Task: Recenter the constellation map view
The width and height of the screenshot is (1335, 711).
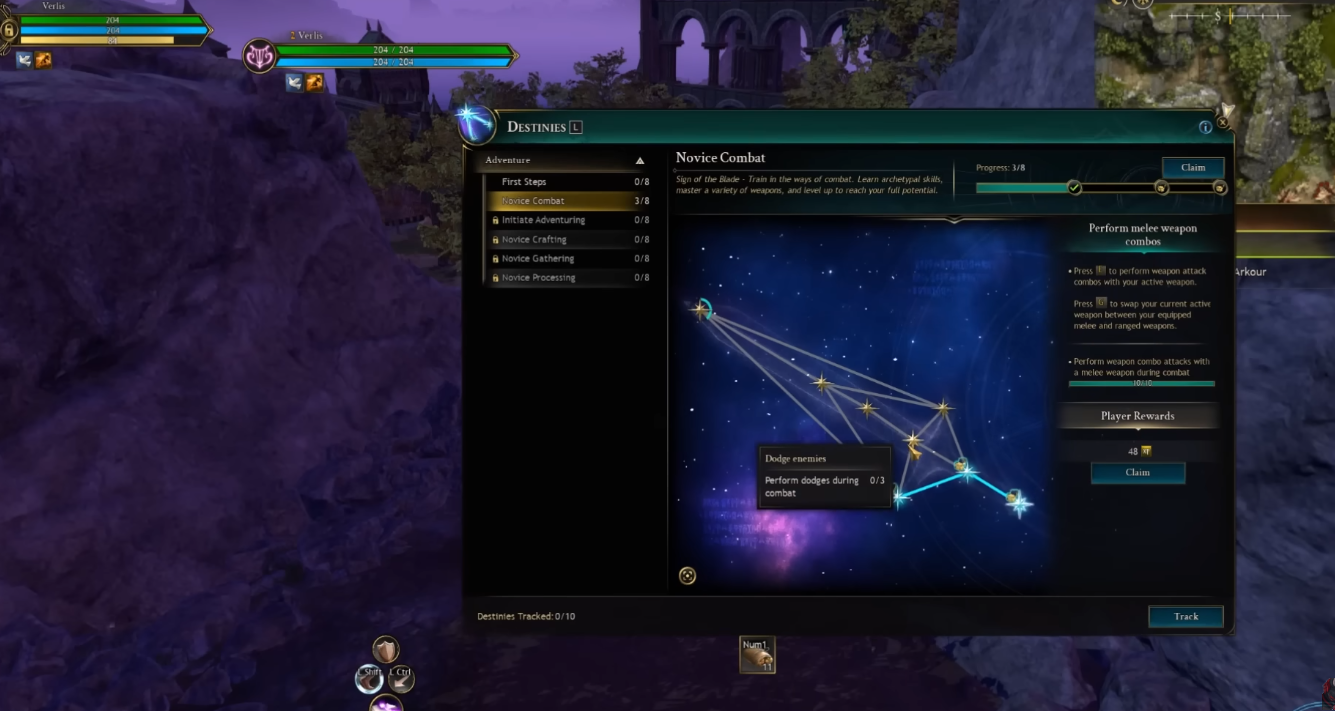Action: click(687, 575)
